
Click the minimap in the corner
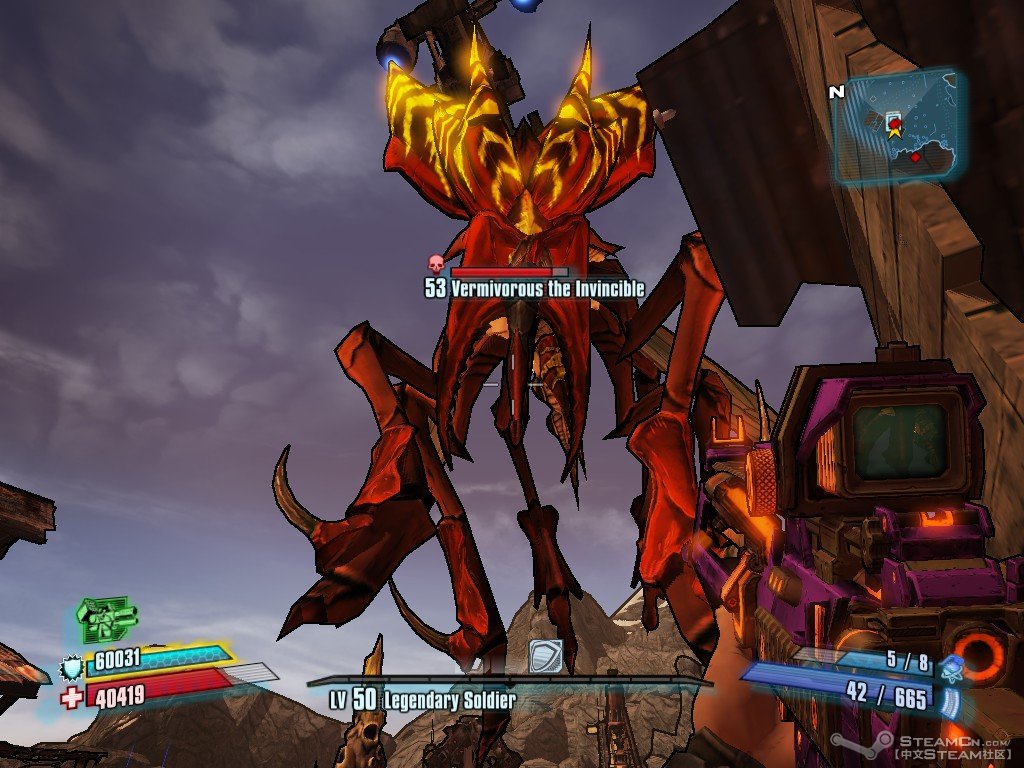[x=897, y=127]
